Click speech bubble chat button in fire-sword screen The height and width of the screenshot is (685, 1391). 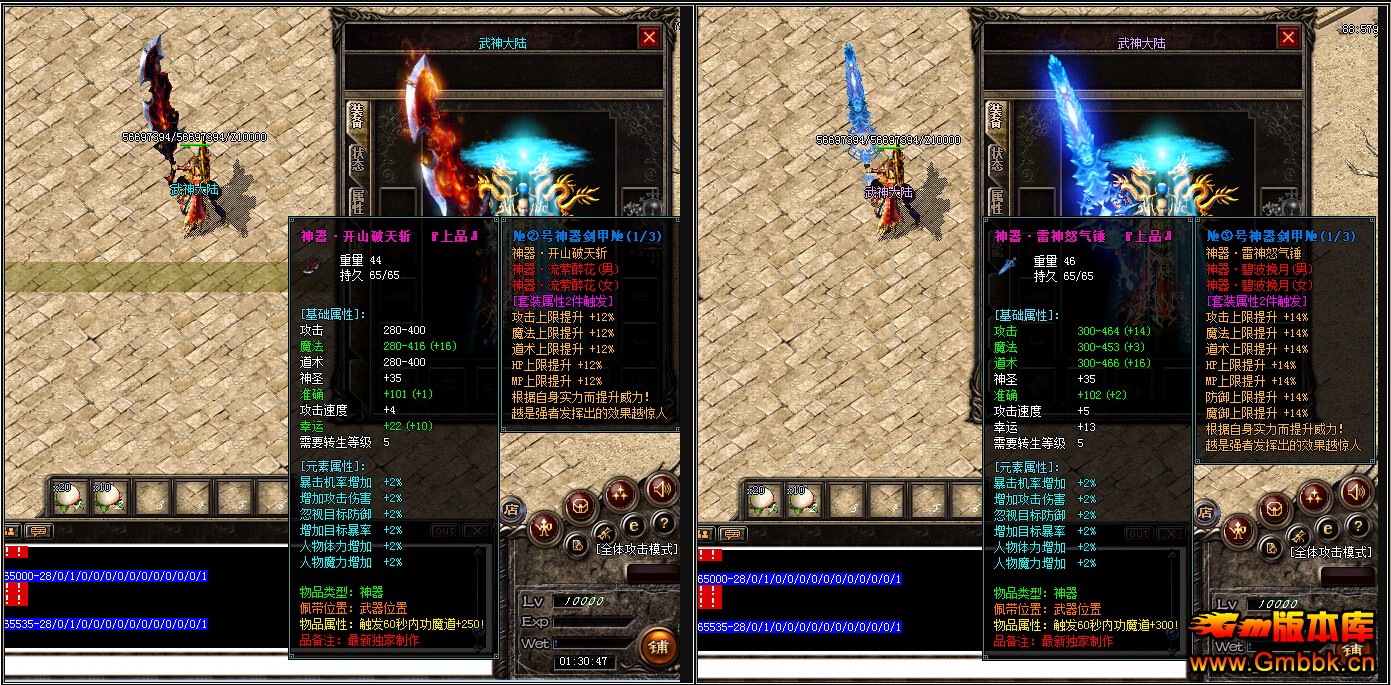click(x=39, y=532)
